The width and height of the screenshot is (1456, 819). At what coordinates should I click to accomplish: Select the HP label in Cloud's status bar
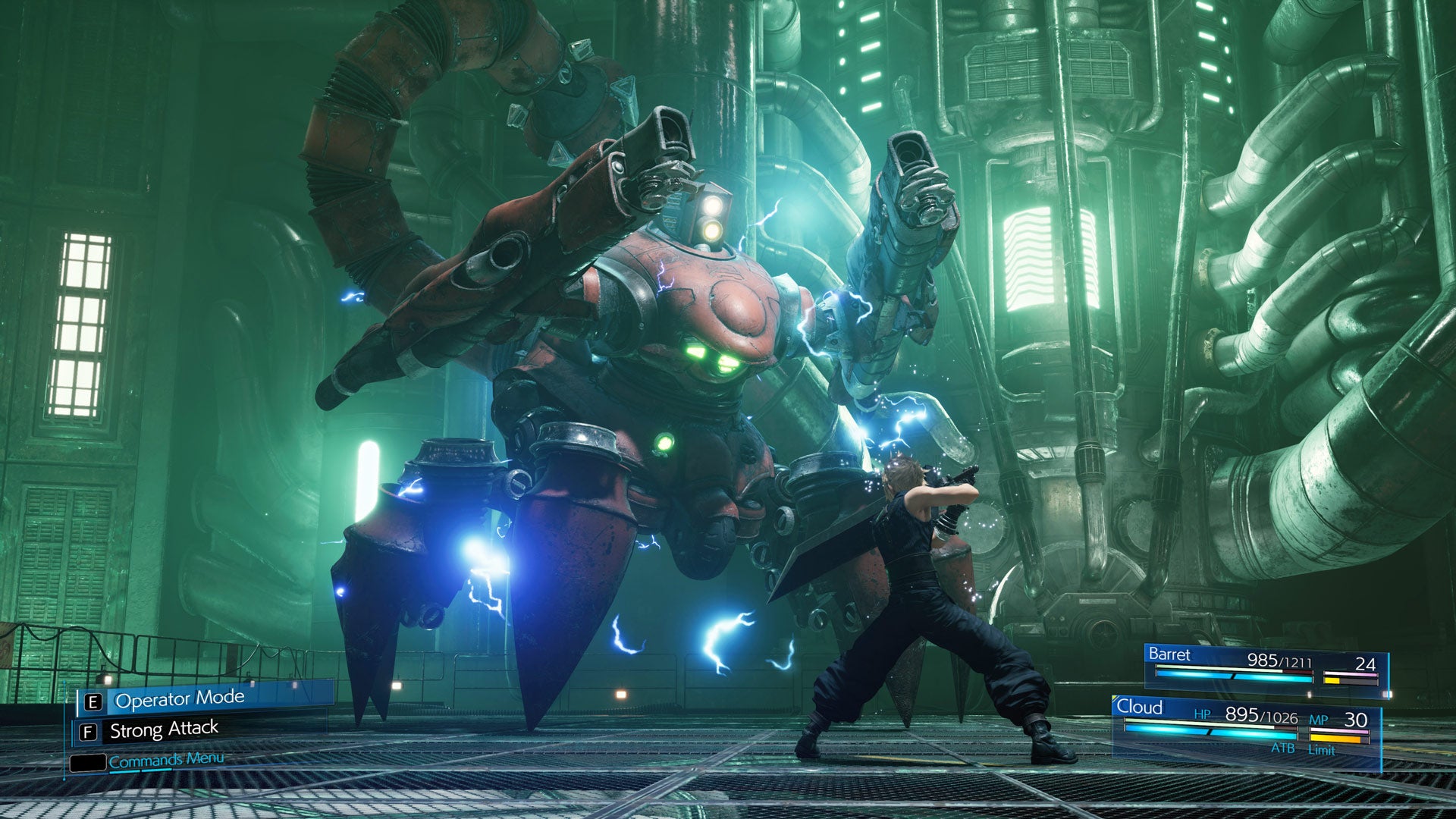click(1203, 715)
